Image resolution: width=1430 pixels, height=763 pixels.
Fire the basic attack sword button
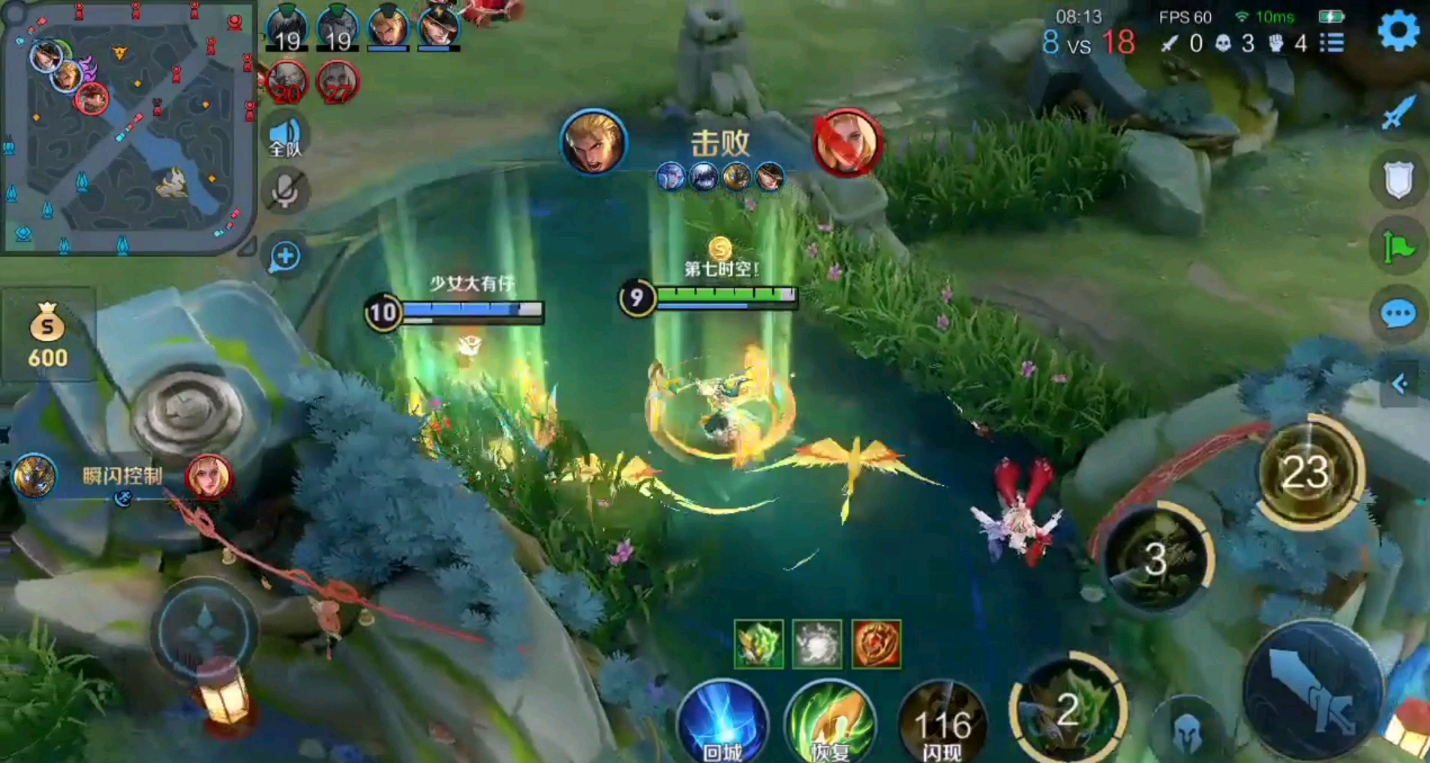pos(1312,690)
